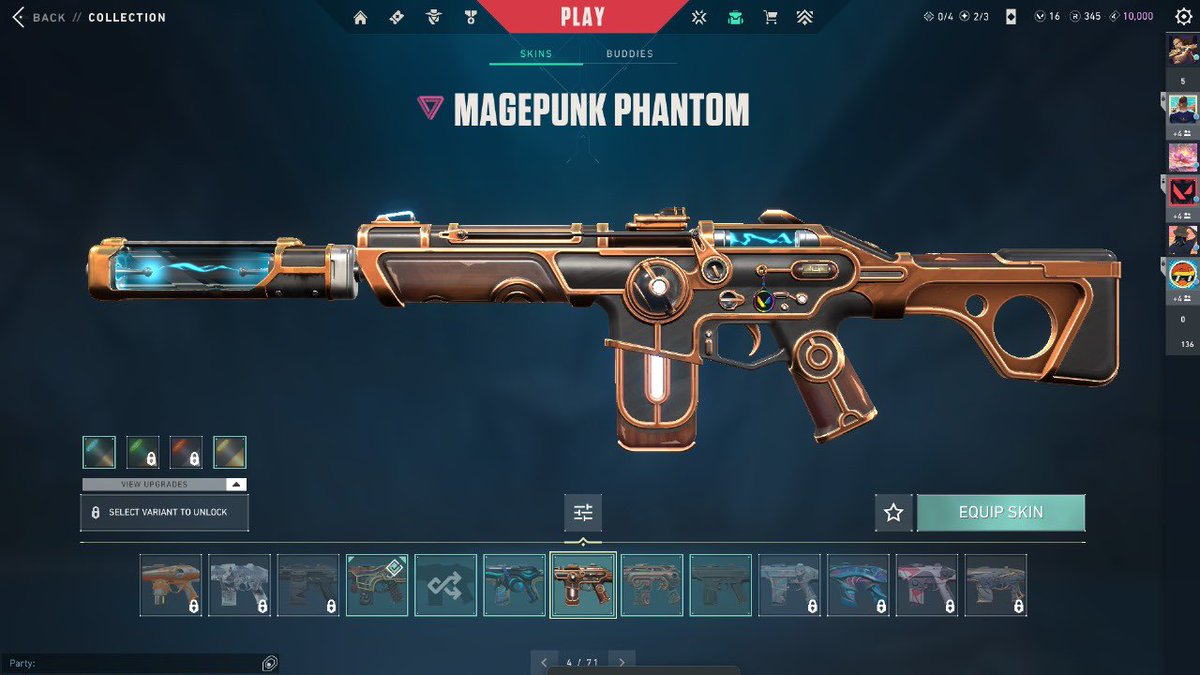The height and width of the screenshot is (675, 1200).
Task: Open the store shopping cart
Action: click(x=770, y=17)
